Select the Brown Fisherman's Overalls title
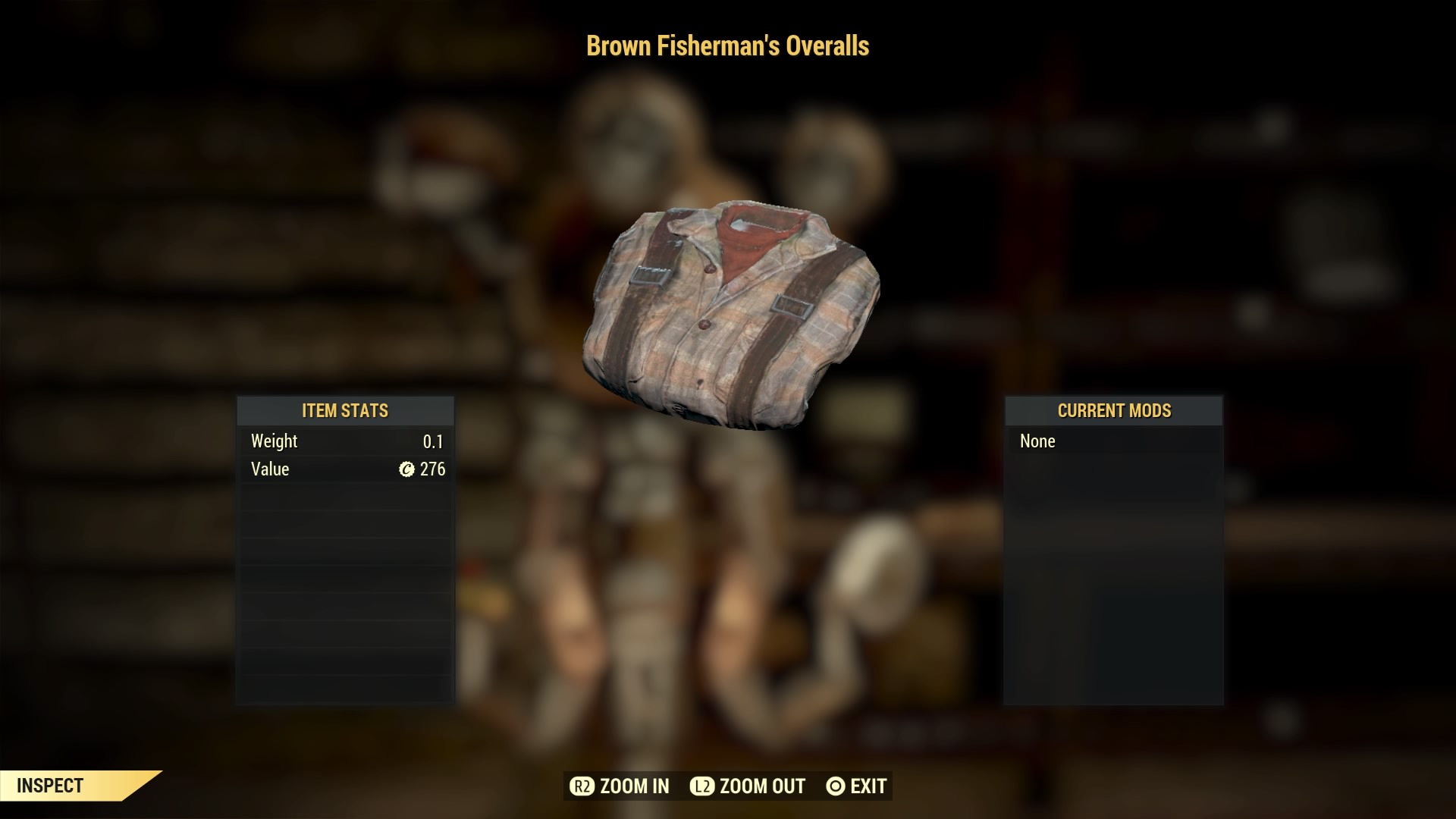Screen dimensions: 1456x819 click(727, 46)
